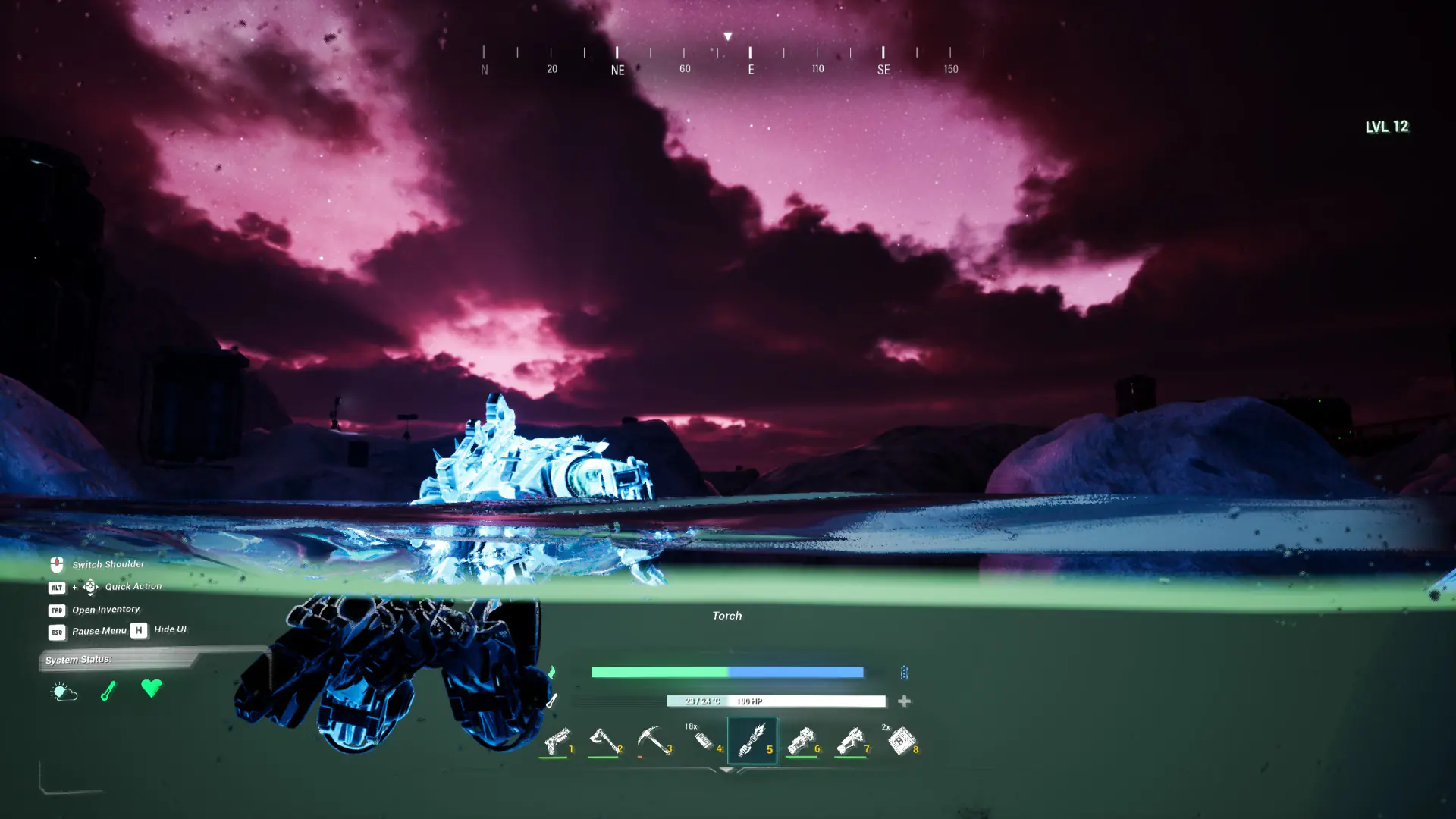
Task: Choose the pickaxe in hotbar slot 3
Action: point(653,740)
